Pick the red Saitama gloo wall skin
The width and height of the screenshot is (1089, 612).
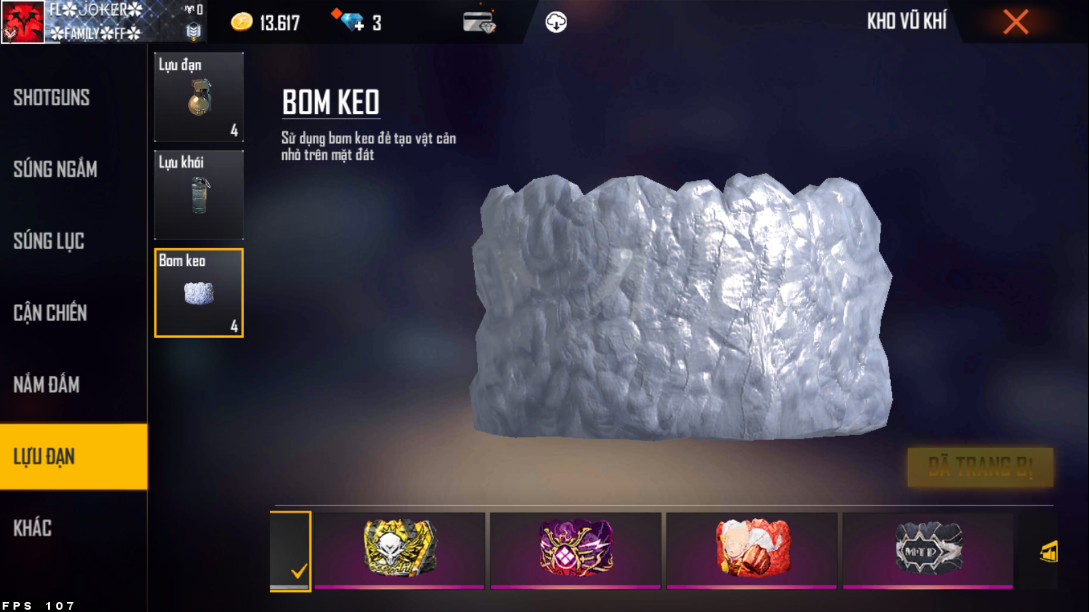point(752,549)
